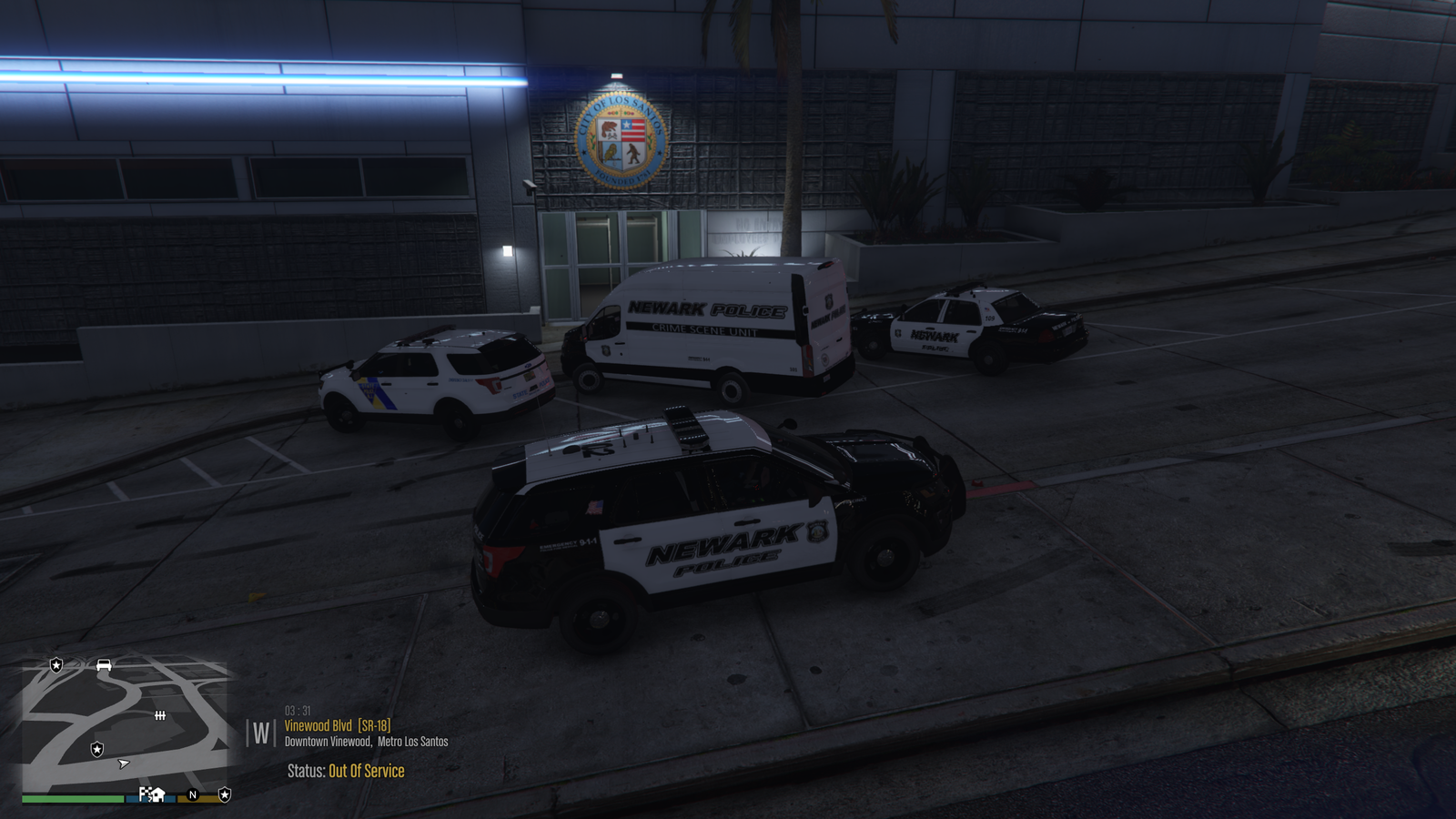Select the white player arrow on the minimap
Screen dimensions: 1456x819
point(124,764)
